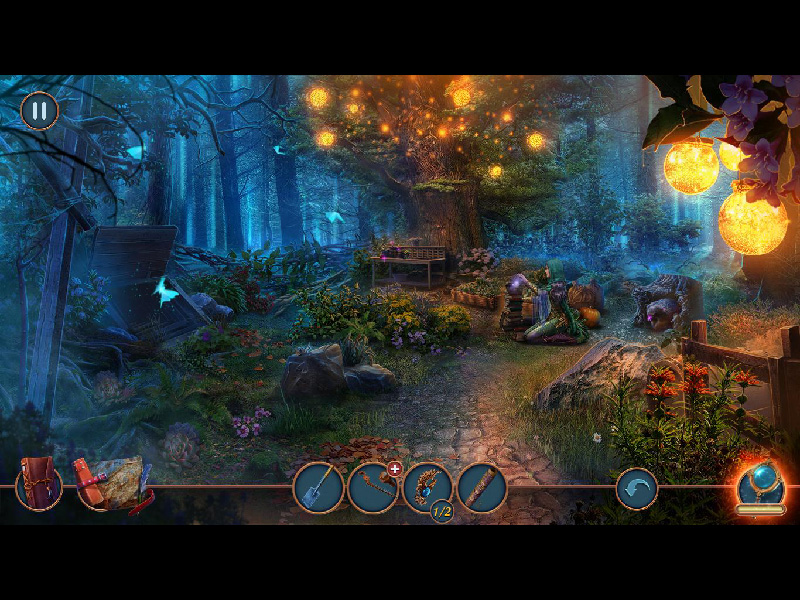Open the folded map with red scroll
Image resolution: width=800 pixels, height=600 pixels.
click(111, 483)
